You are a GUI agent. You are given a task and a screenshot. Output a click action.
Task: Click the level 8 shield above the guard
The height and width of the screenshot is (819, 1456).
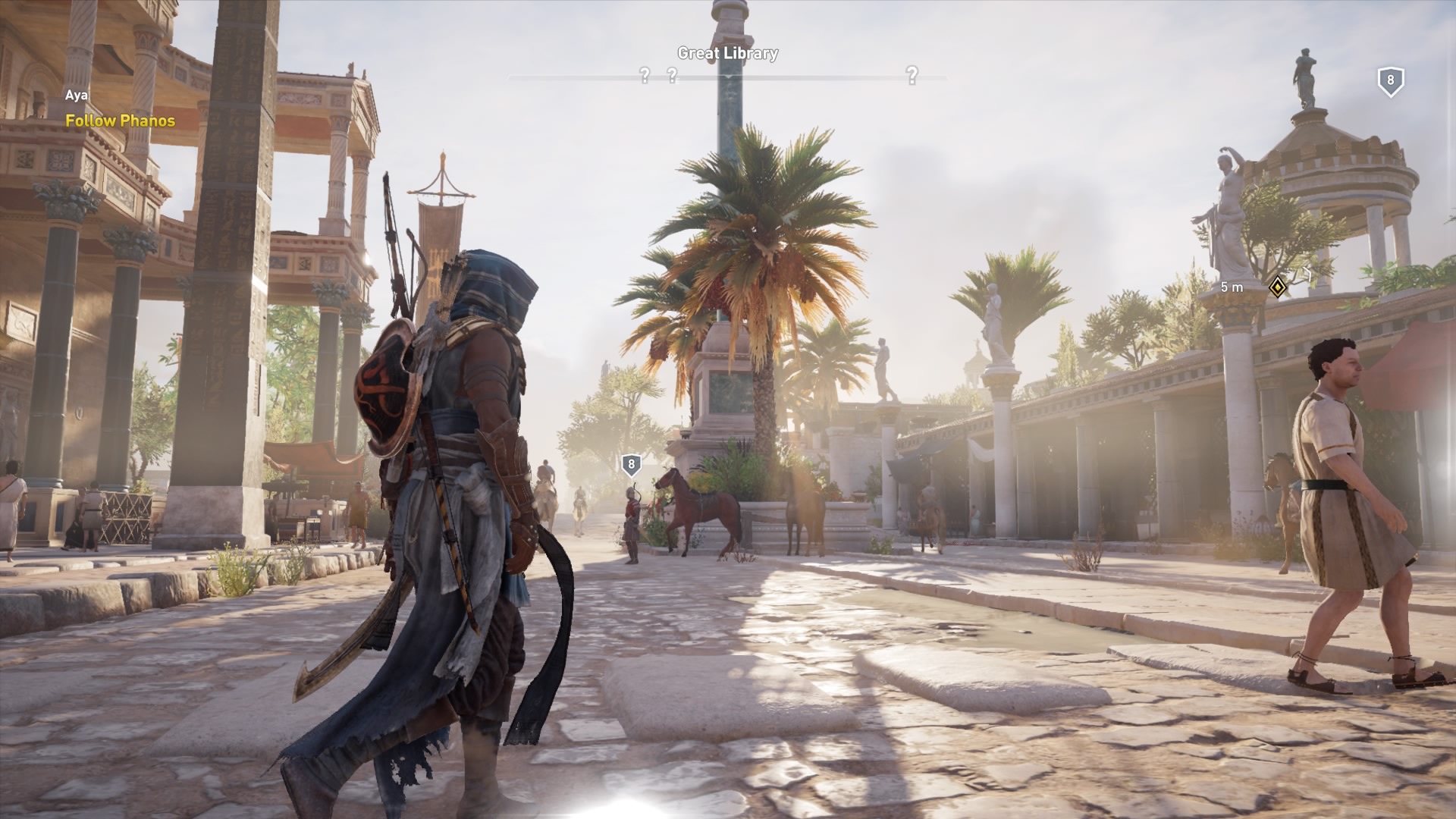[631, 465]
